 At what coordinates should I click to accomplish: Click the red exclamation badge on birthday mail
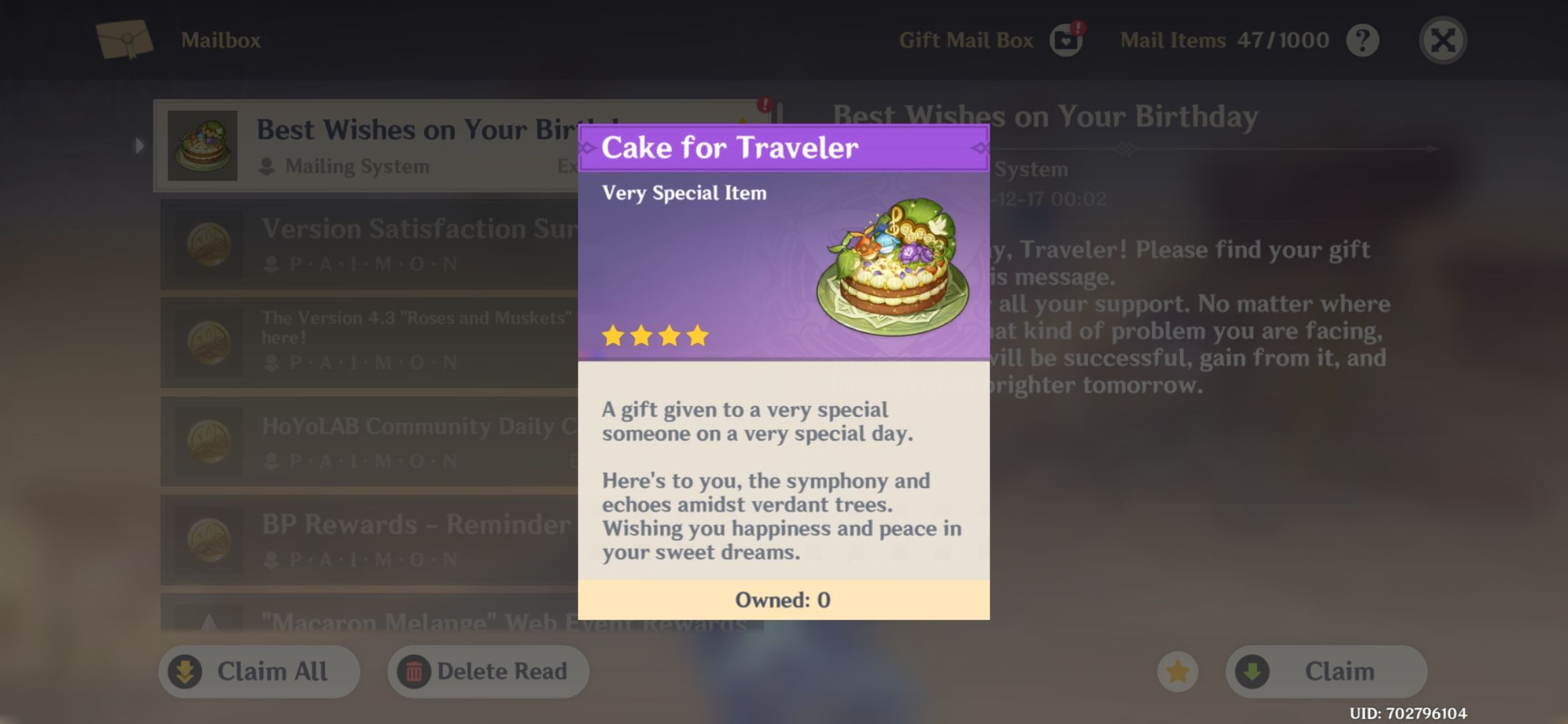tap(763, 104)
